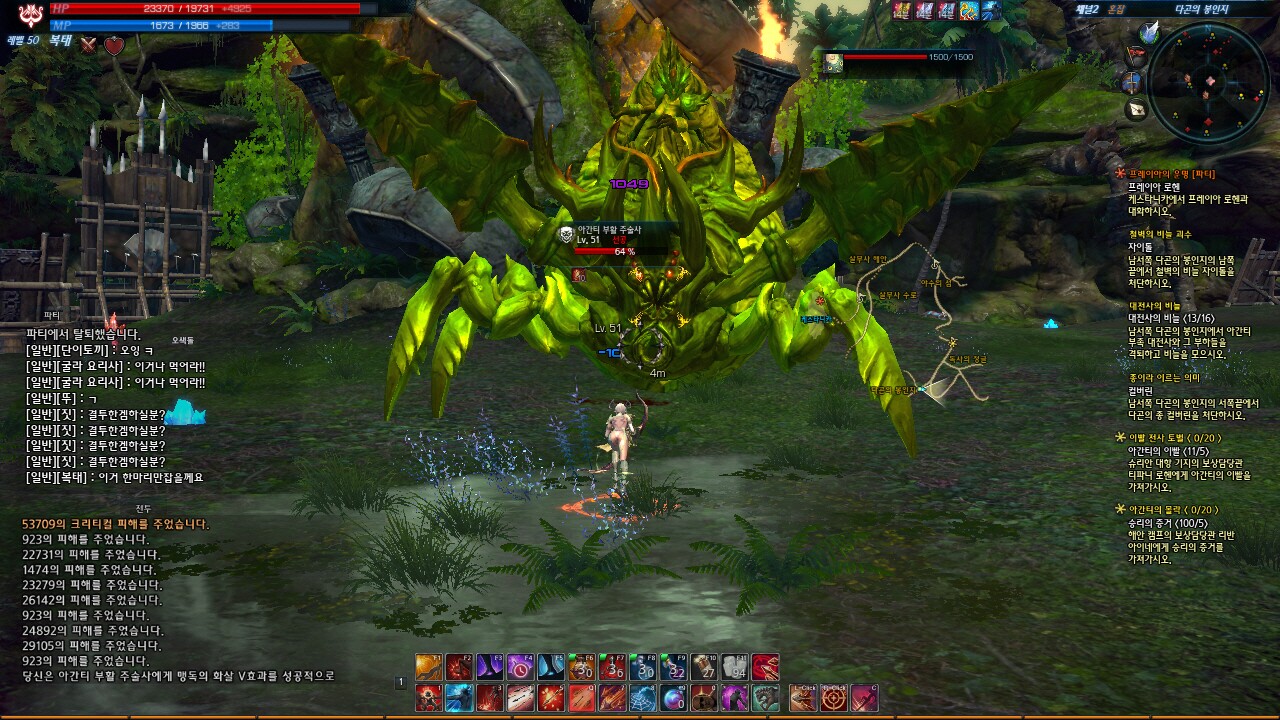This screenshot has height=720, width=1280.
Task: Open the red flag icon beside minimap
Action: (x=1135, y=56)
